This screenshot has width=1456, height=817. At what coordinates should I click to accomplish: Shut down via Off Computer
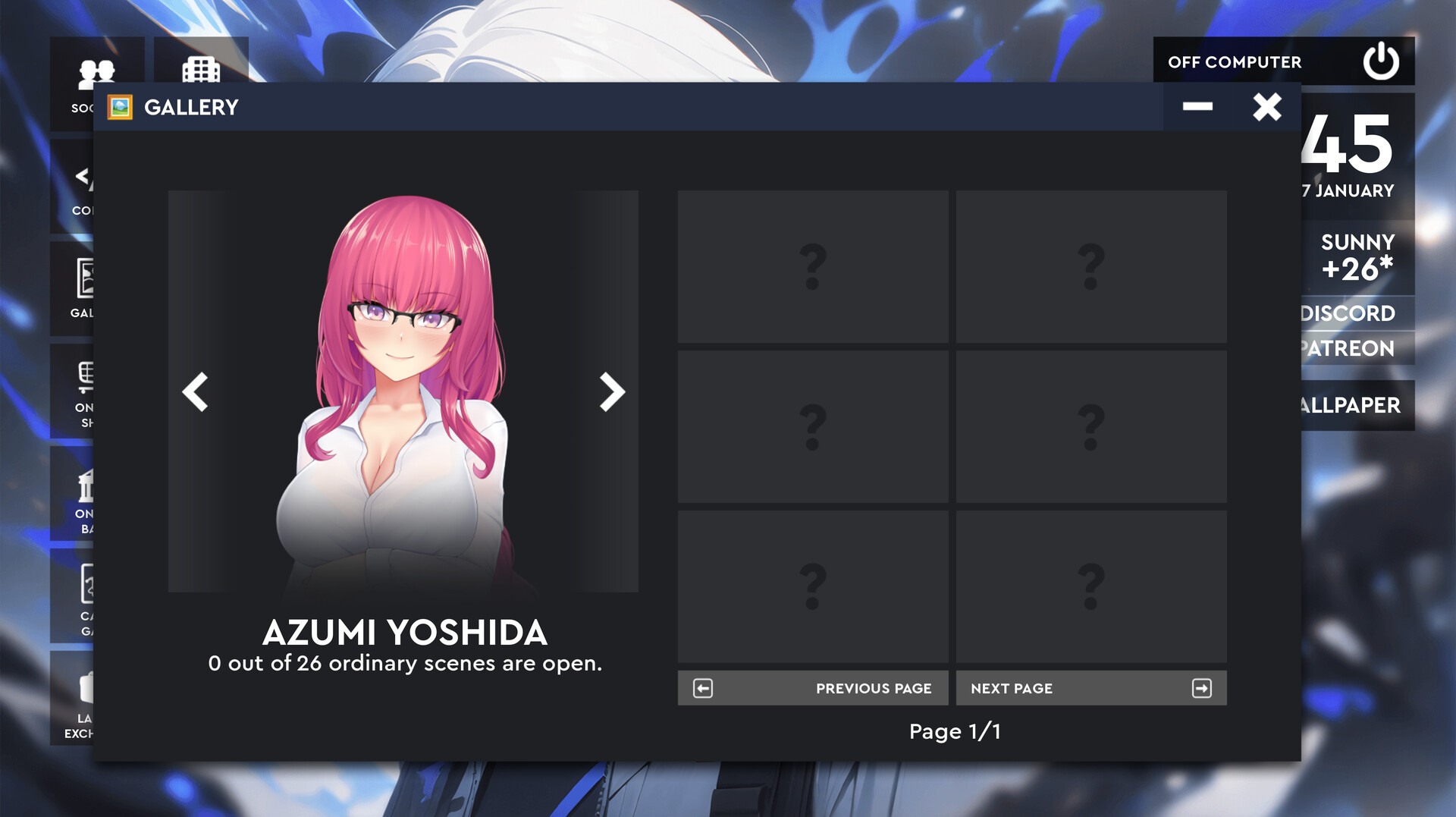click(x=1236, y=61)
